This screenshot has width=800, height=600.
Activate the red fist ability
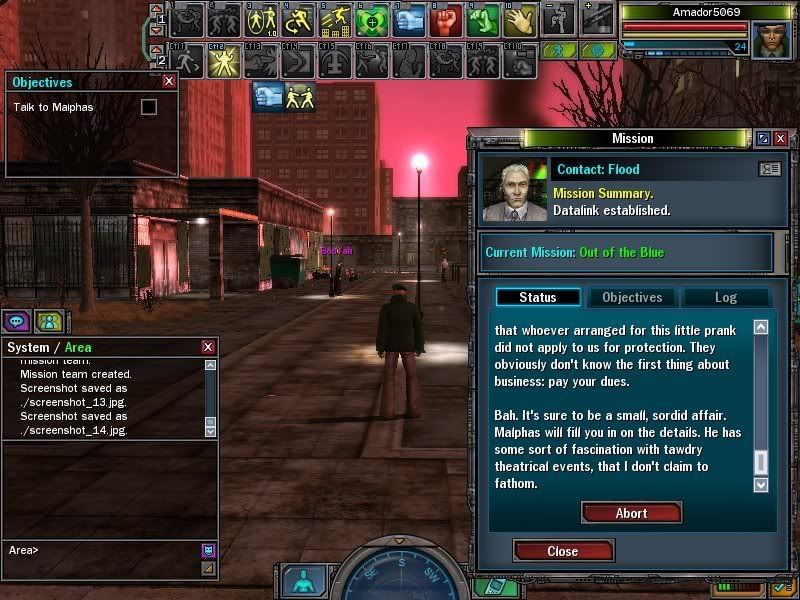[x=448, y=19]
